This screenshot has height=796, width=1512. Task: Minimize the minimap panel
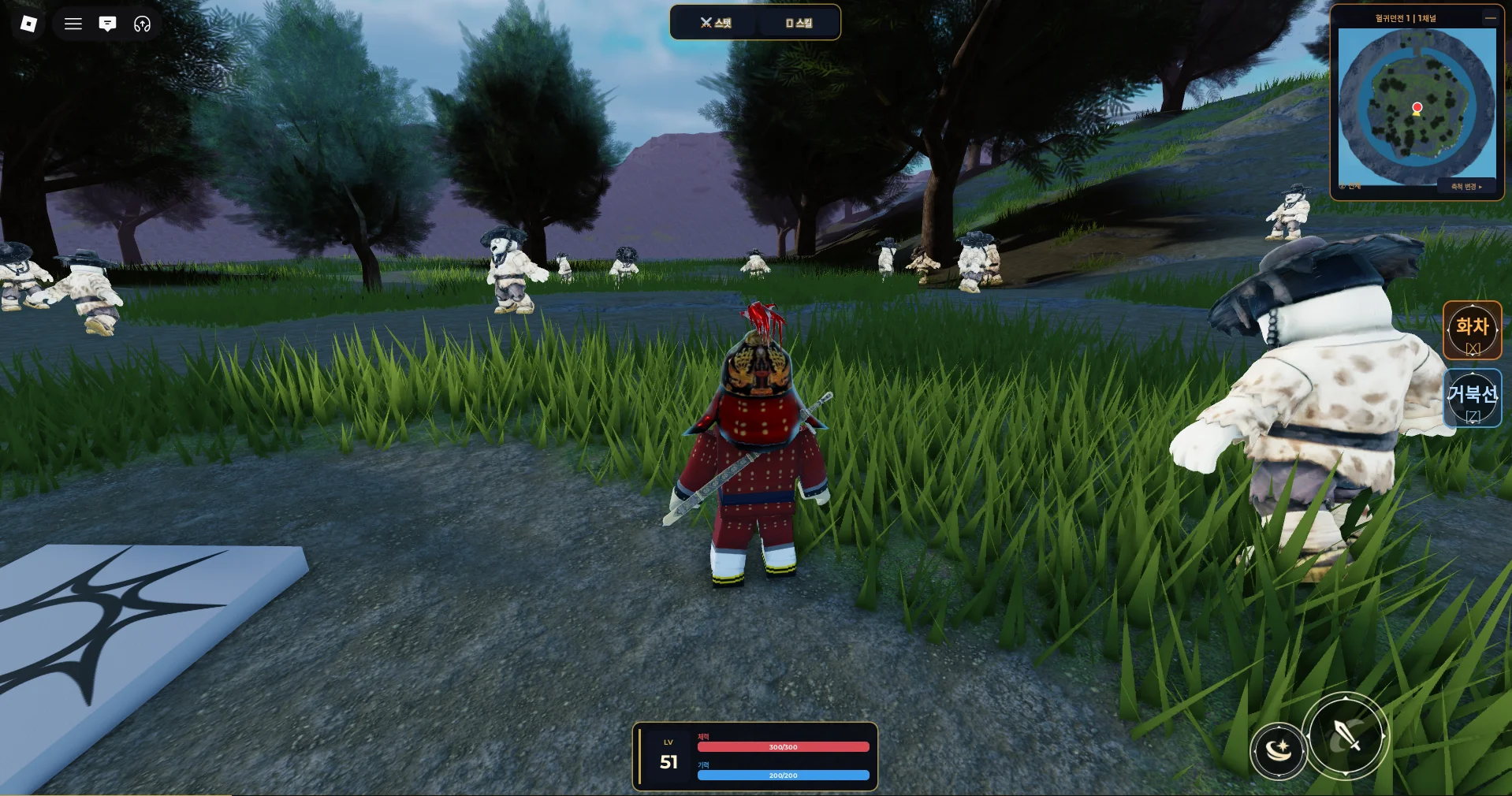pos(1490,17)
